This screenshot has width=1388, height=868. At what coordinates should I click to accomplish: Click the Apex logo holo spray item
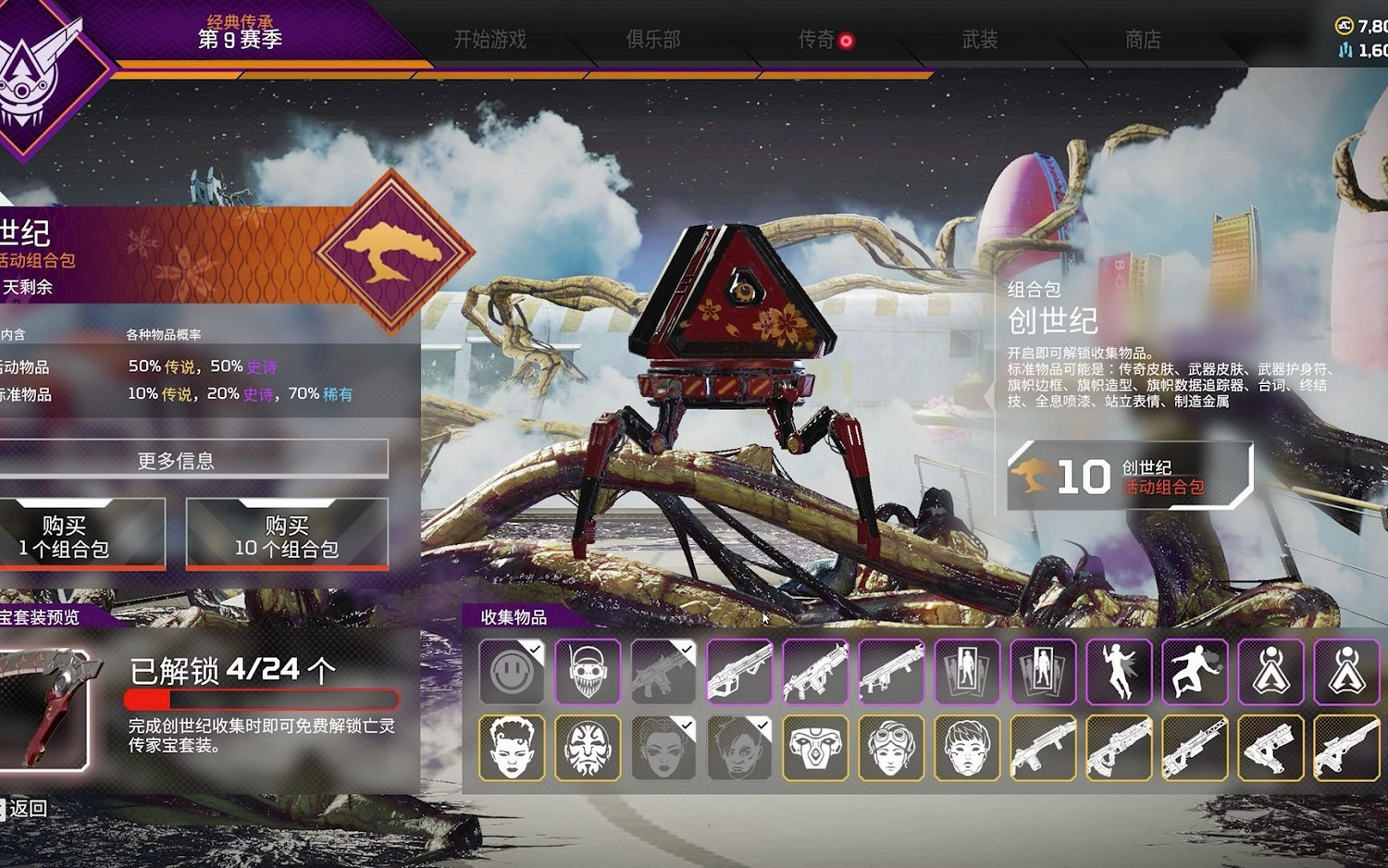pos(1272,672)
